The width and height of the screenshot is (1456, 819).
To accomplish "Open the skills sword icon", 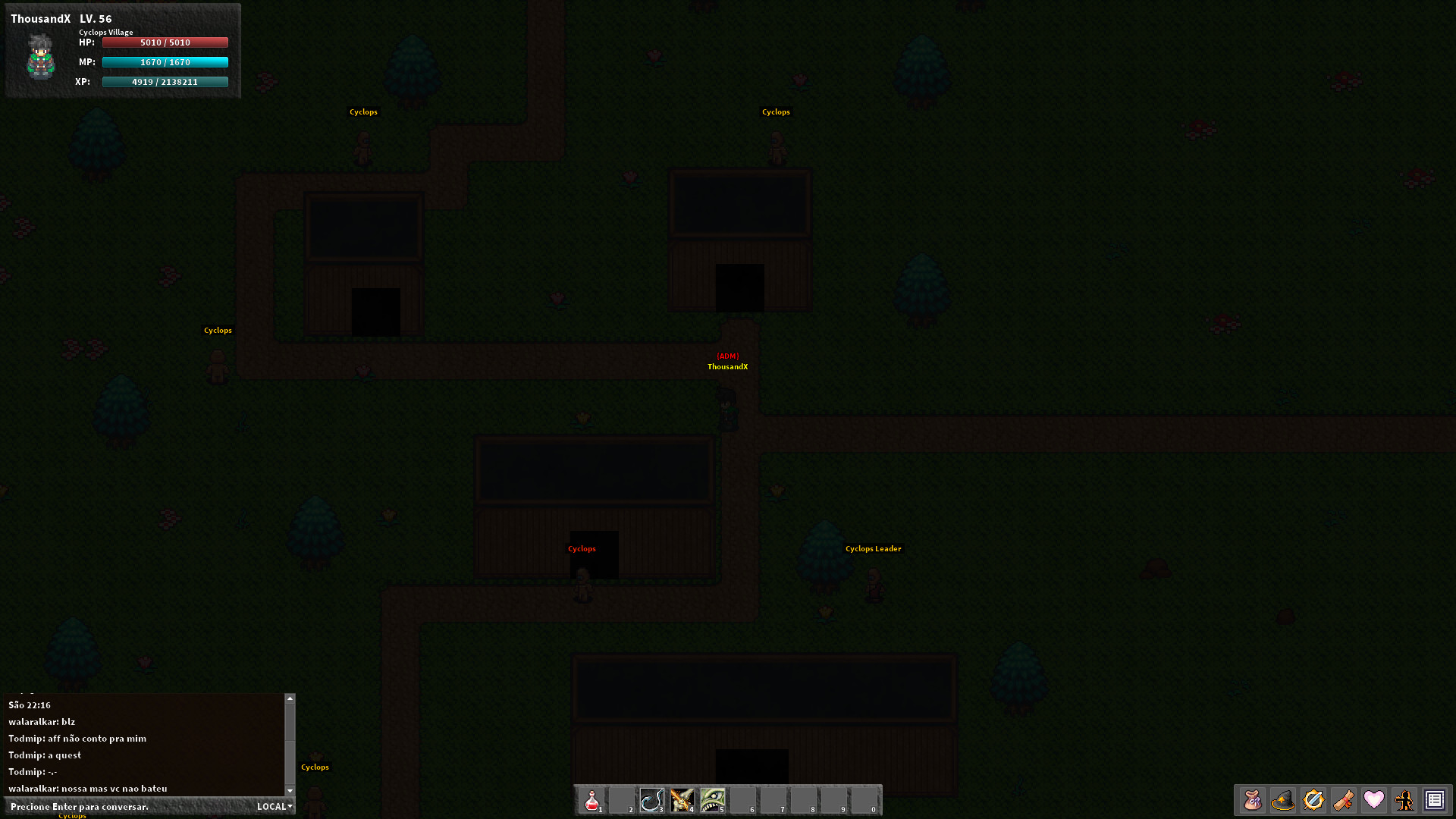I will tap(1313, 800).
